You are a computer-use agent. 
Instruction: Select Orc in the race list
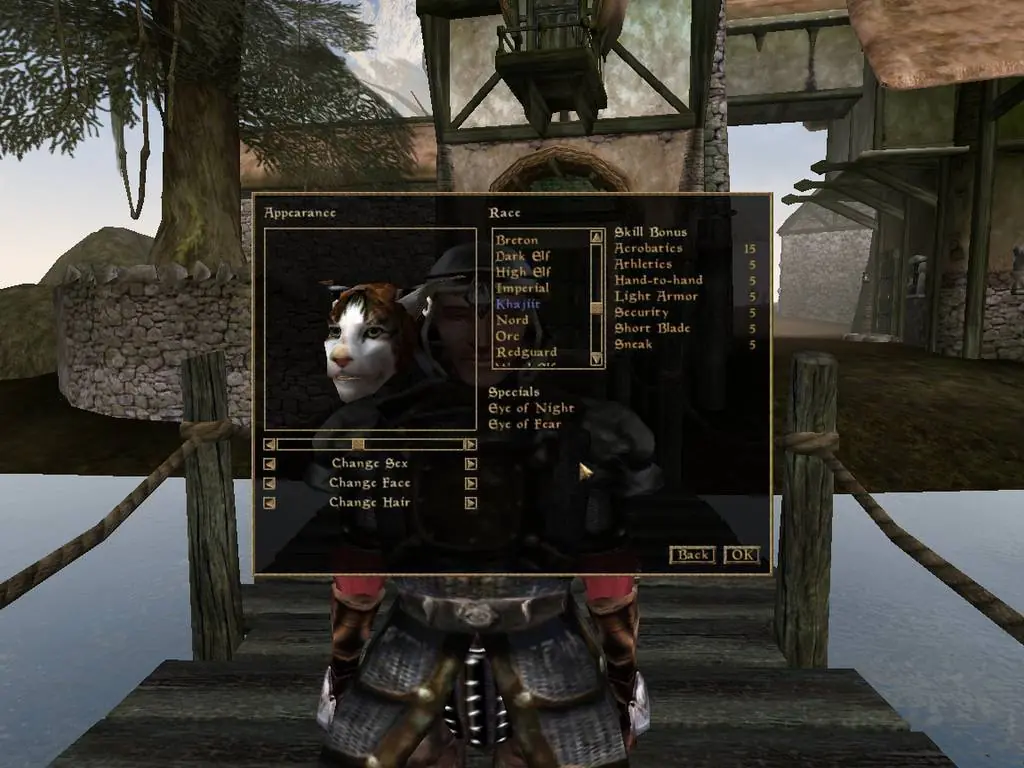coord(509,336)
